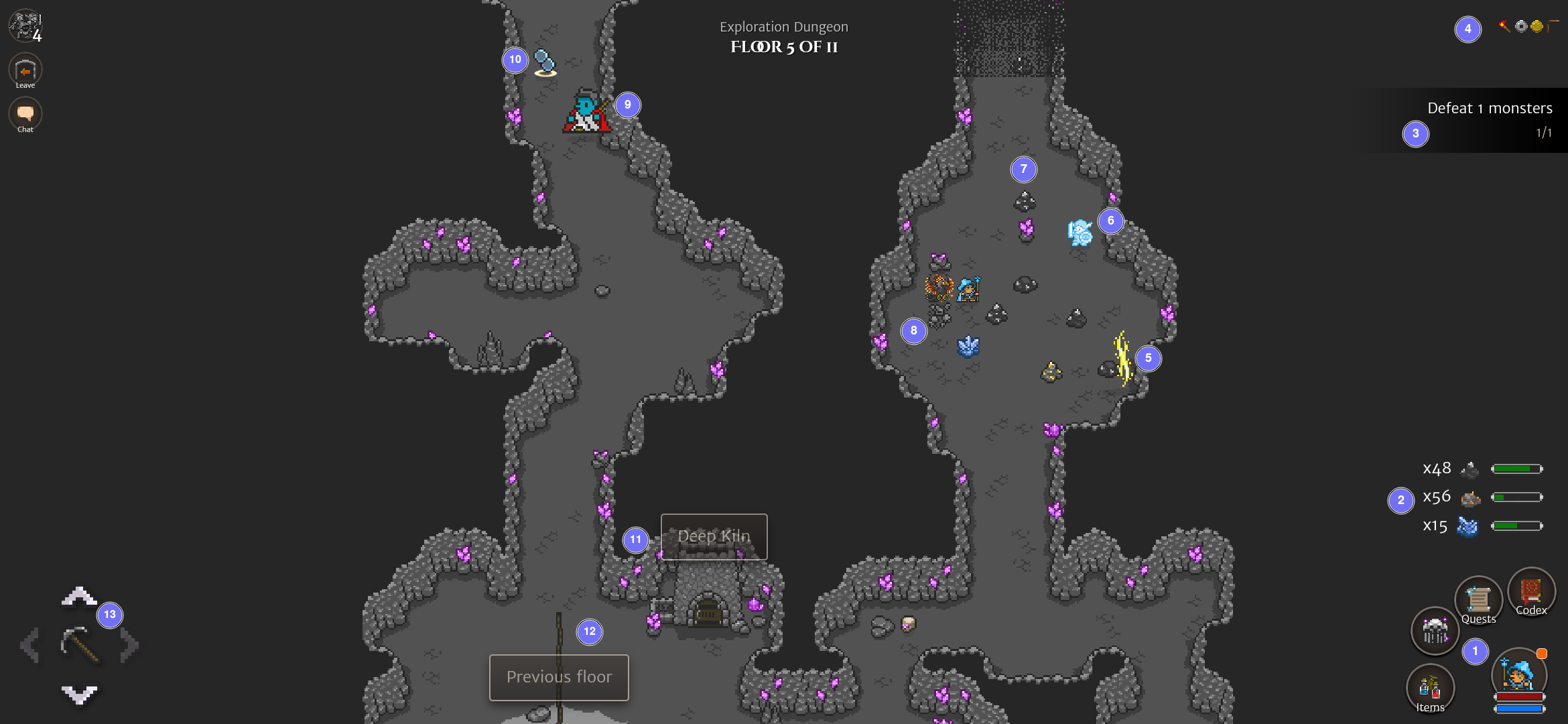Click the gold coin currency icon
Screen dimensions: 1568x724
point(1537,26)
